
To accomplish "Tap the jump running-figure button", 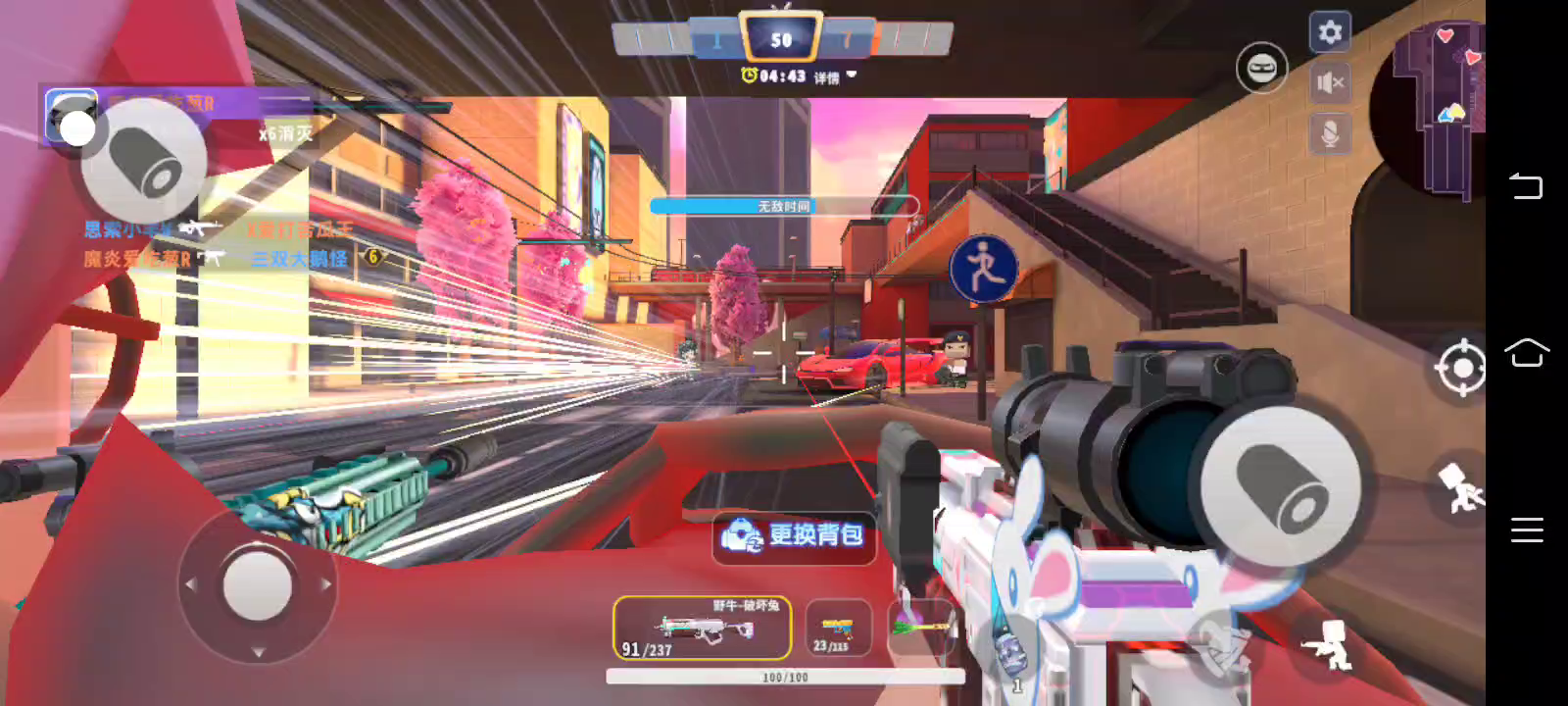I will 1460,486.
